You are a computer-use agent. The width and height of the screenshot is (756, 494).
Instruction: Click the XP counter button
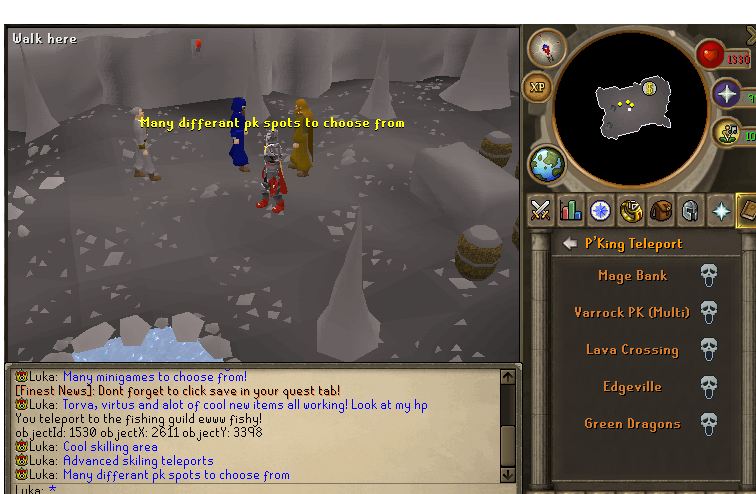click(538, 87)
